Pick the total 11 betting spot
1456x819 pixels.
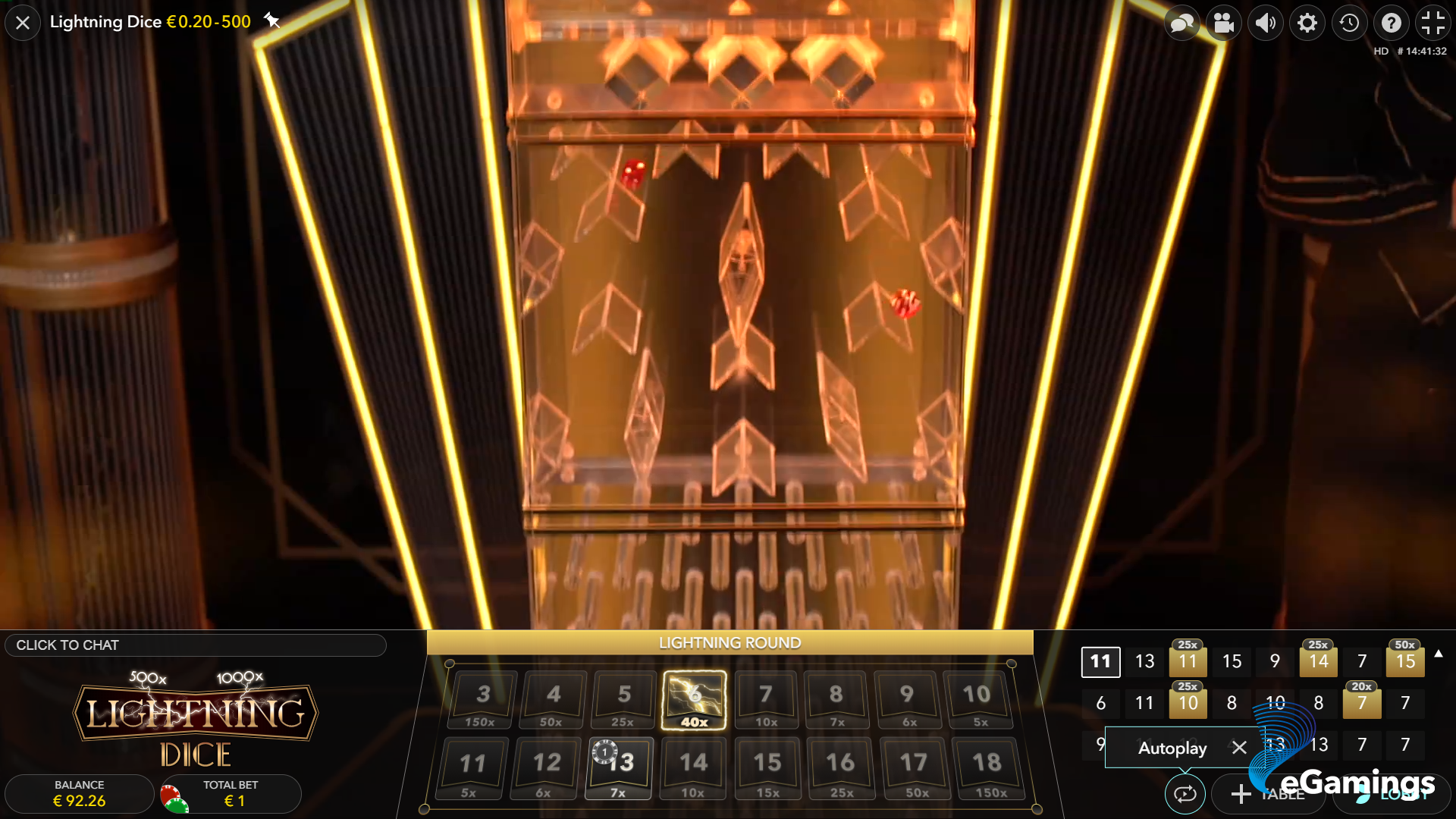pyautogui.click(x=472, y=768)
